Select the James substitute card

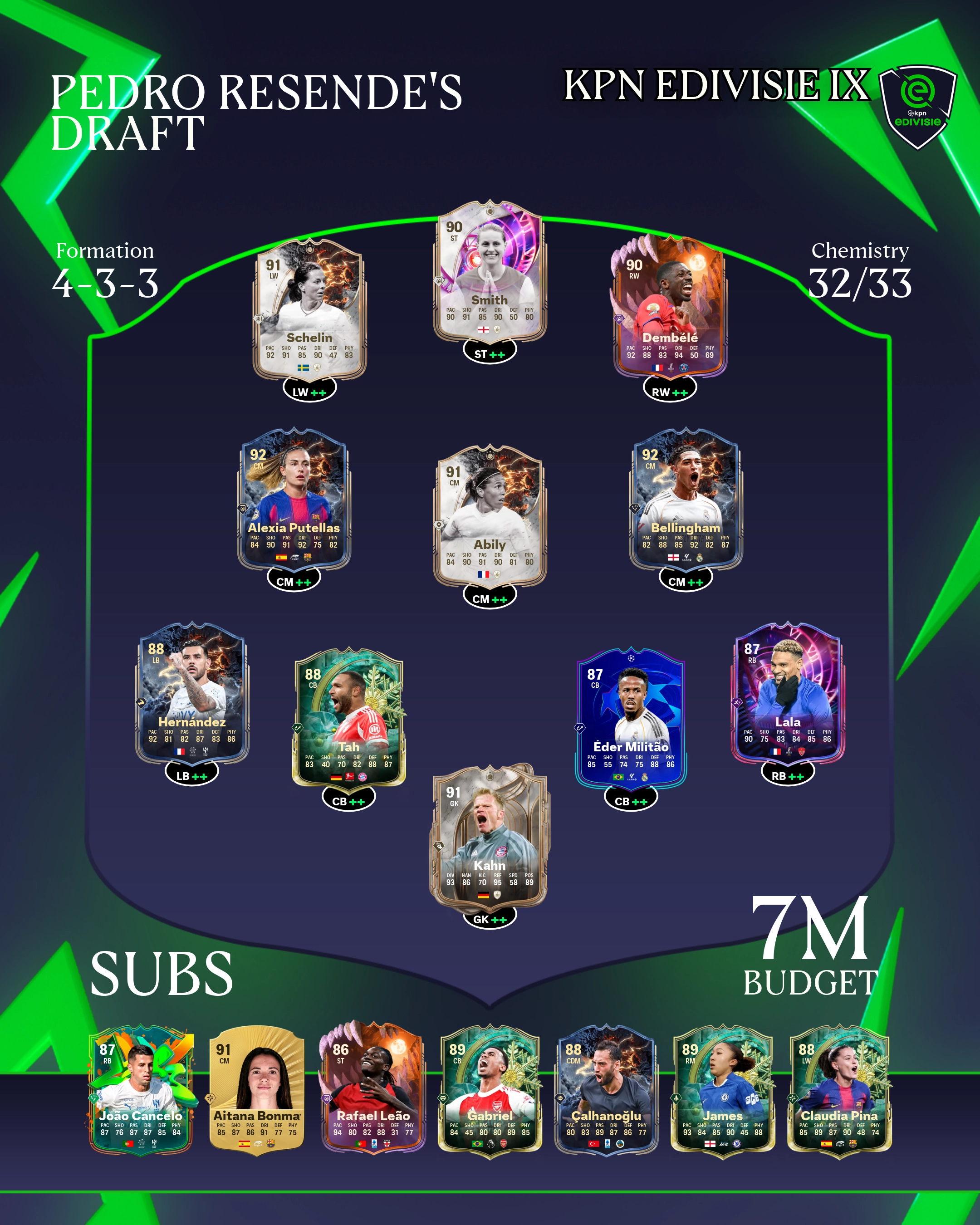pyautogui.click(x=722, y=1091)
